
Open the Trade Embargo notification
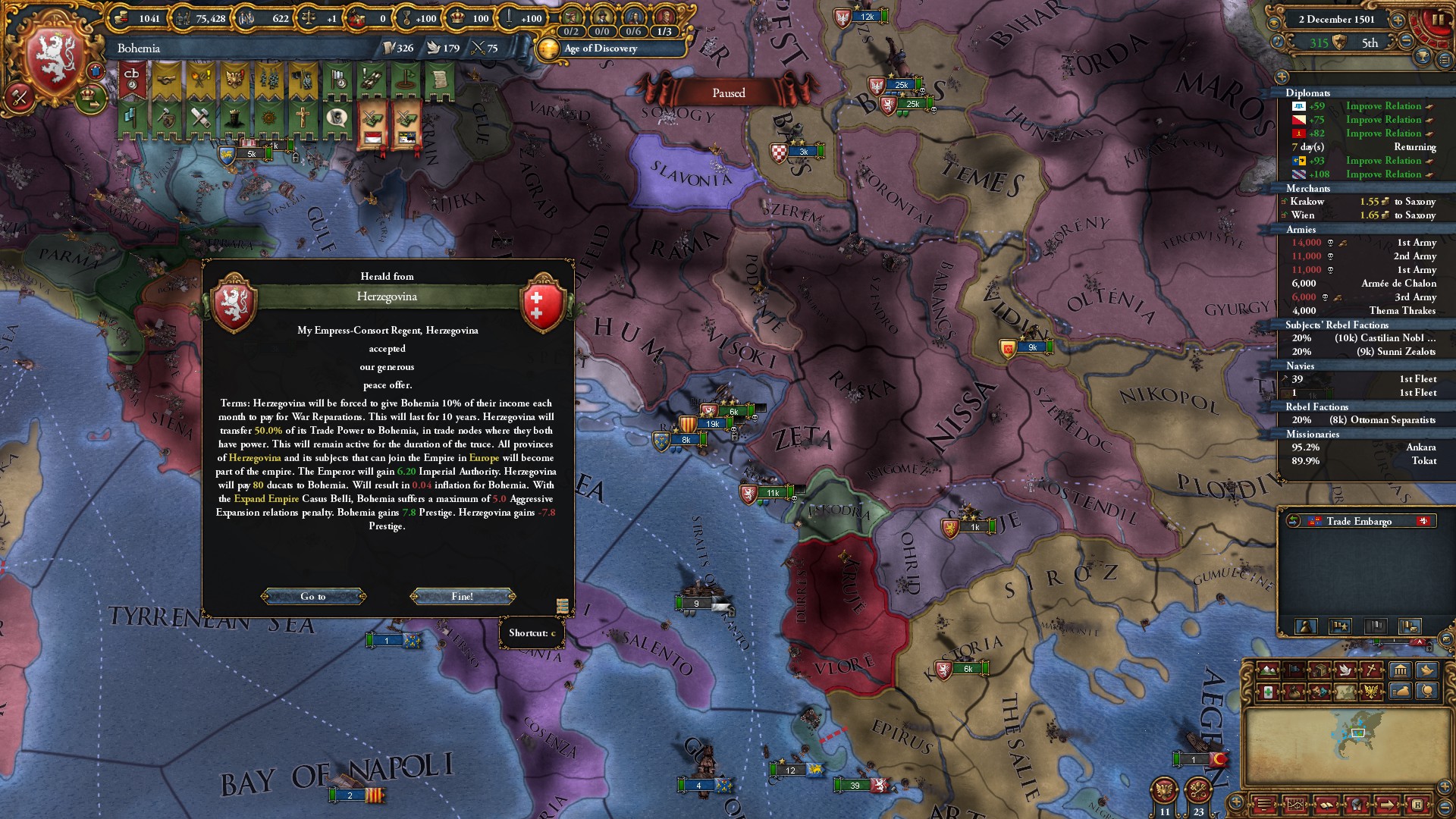pos(1358,521)
